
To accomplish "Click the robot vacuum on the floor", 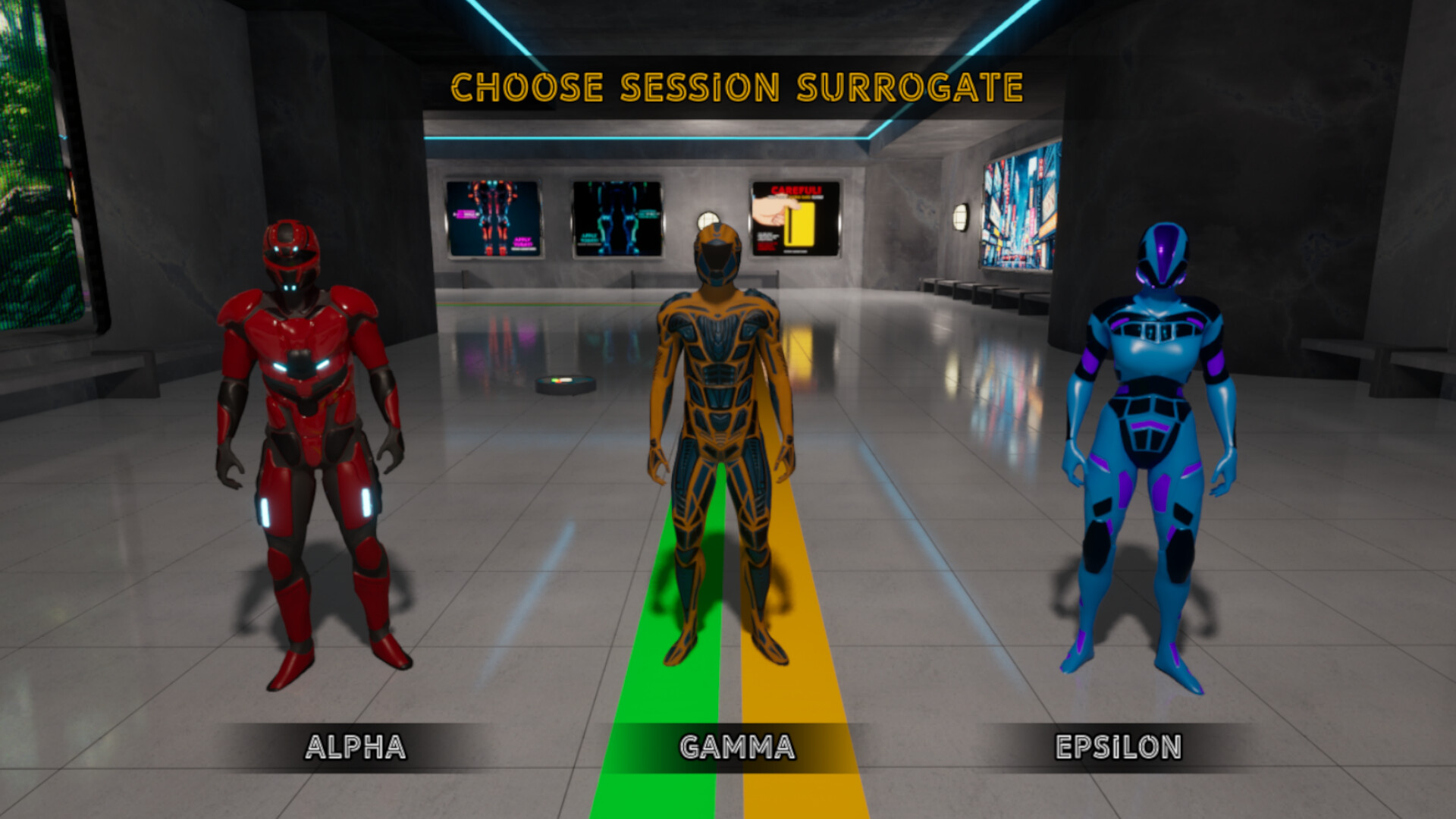I will [566, 384].
